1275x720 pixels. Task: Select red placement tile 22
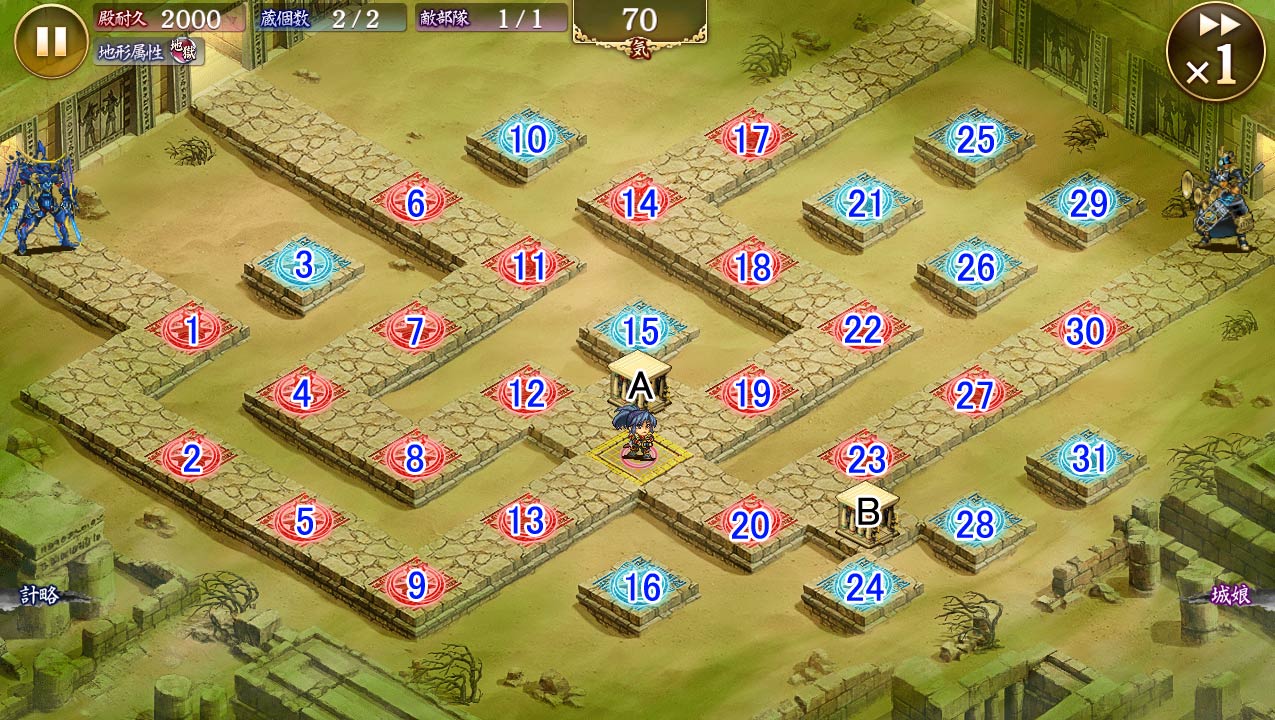[862, 330]
